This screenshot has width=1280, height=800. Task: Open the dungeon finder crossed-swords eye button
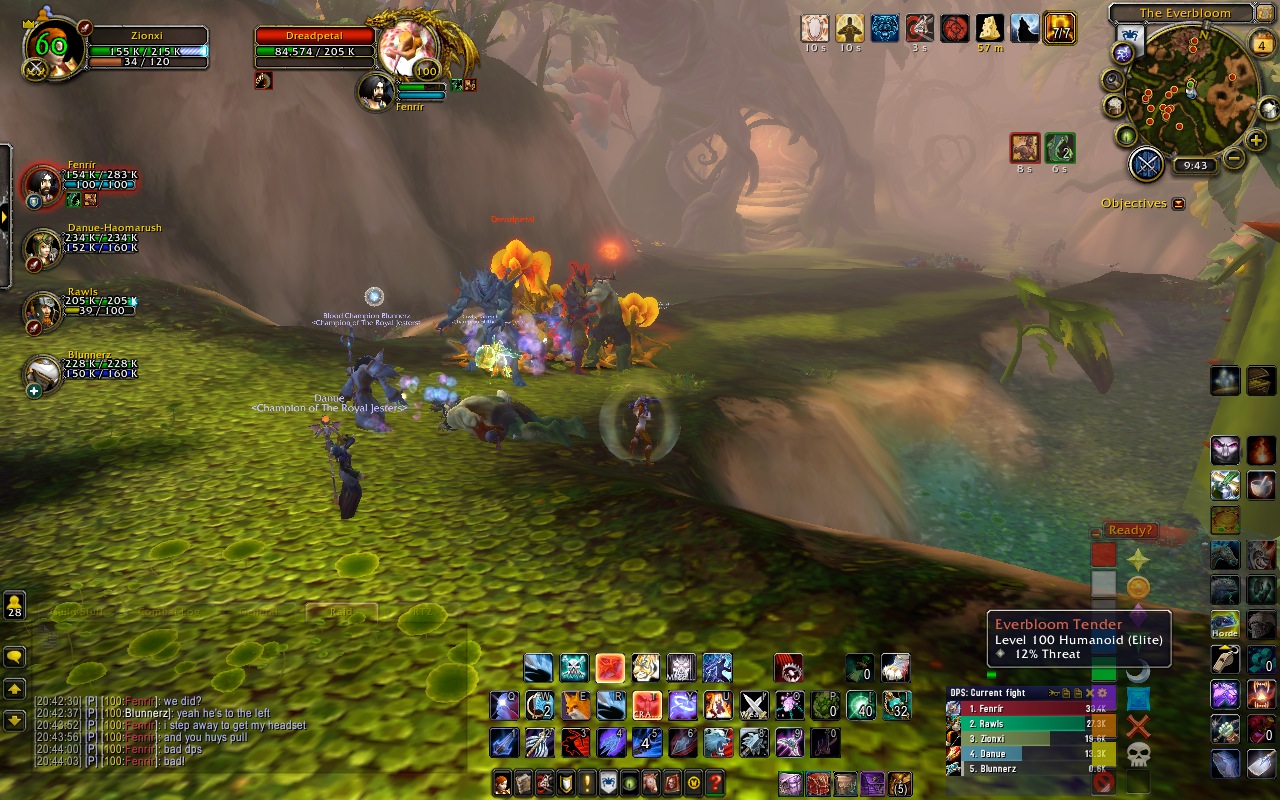1147,164
